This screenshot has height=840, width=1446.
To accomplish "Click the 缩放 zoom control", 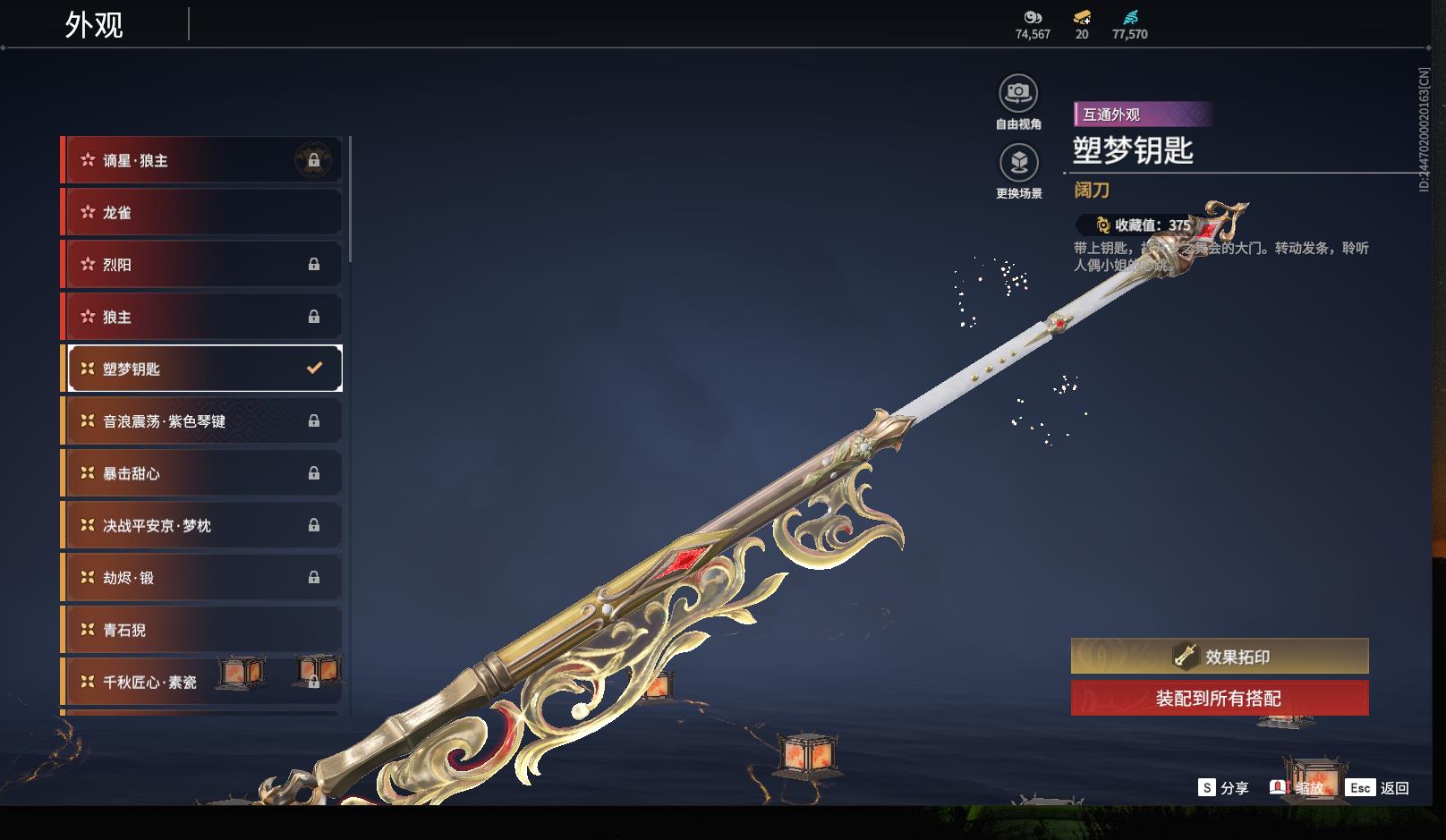I will click(x=1297, y=788).
